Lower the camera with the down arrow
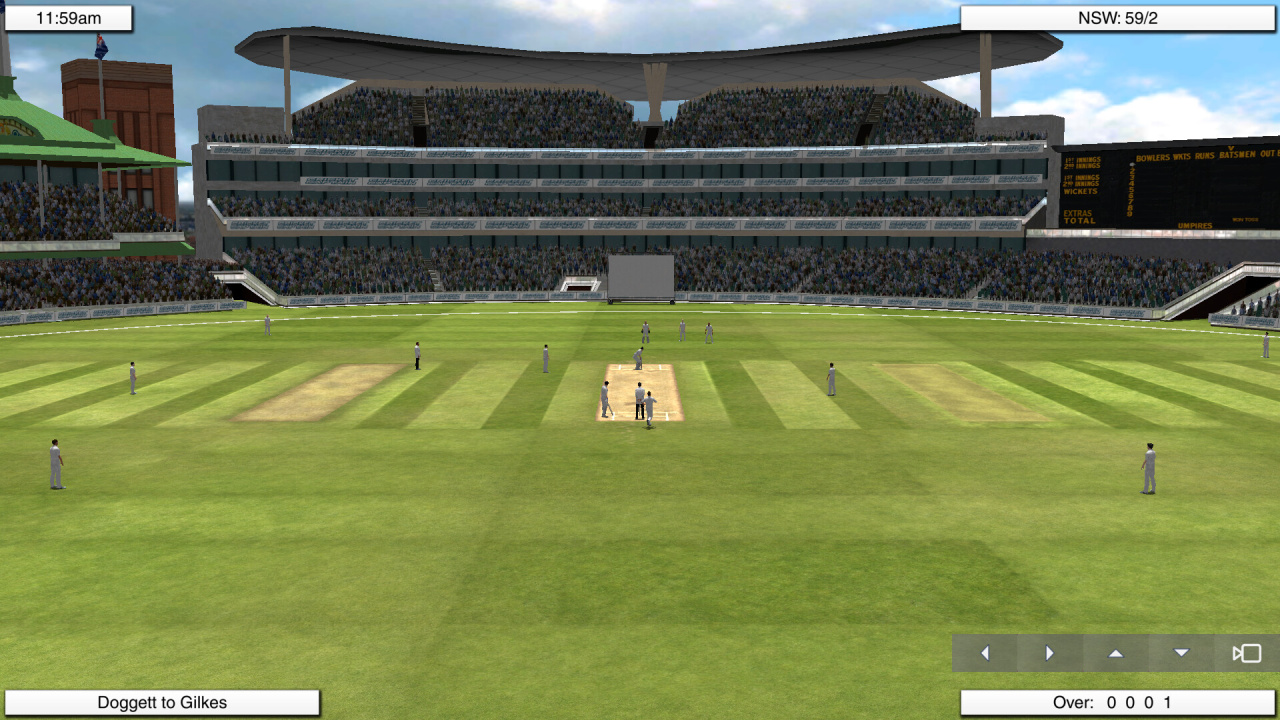The width and height of the screenshot is (1280, 720). point(1181,653)
